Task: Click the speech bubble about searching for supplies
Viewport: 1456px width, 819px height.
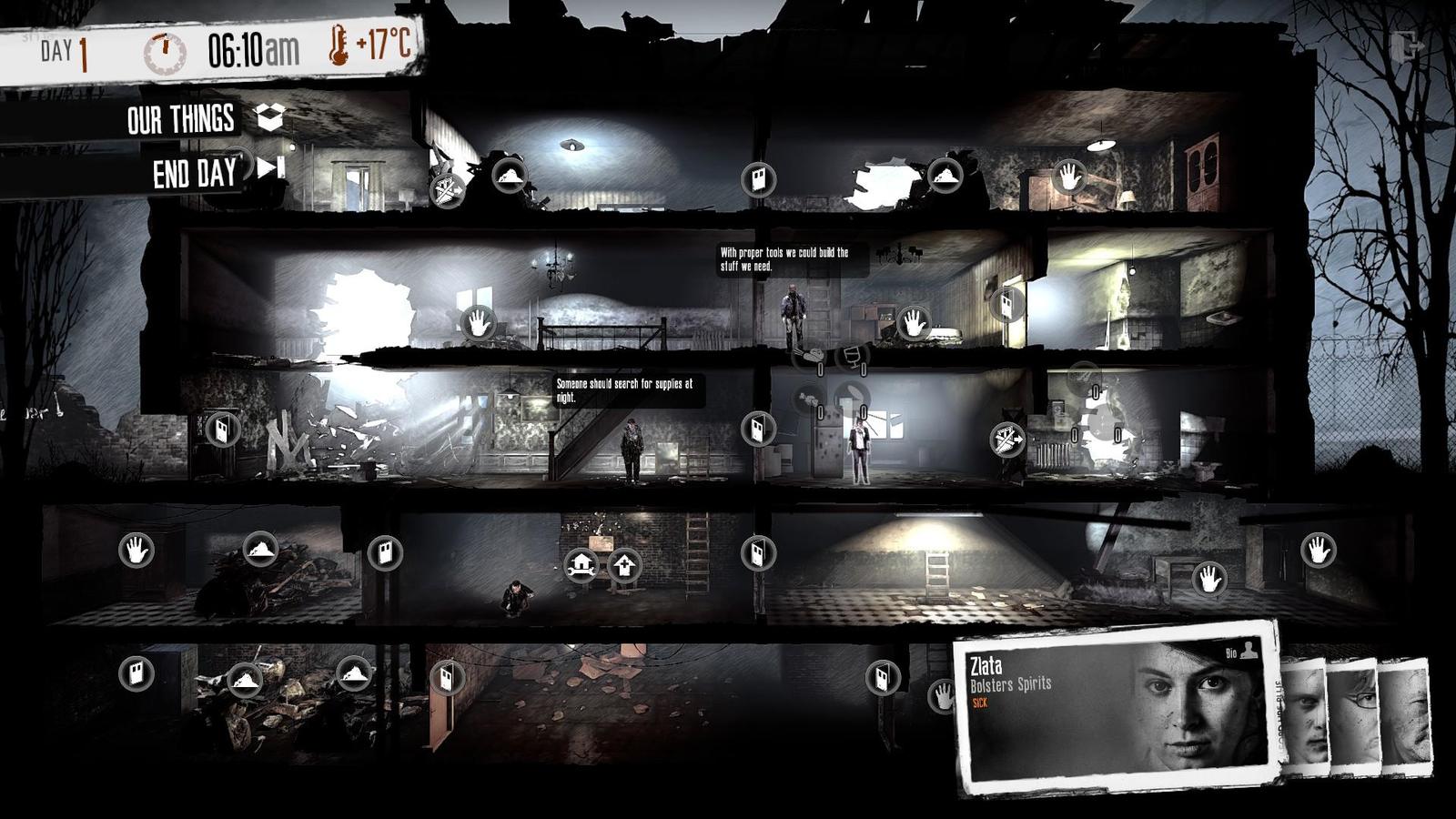Action: click(x=628, y=391)
